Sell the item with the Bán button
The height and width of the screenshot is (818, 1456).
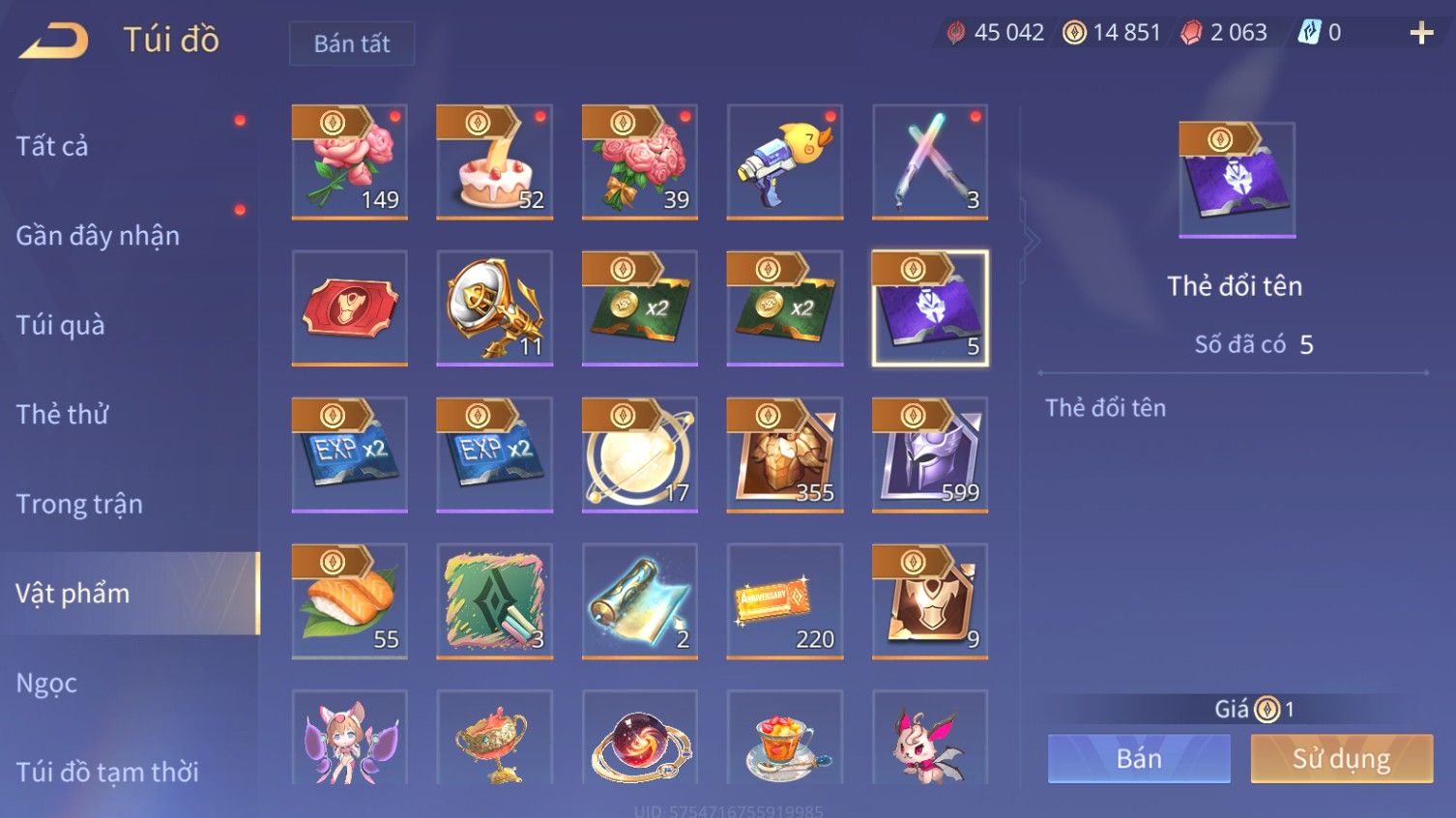[1139, 759]
